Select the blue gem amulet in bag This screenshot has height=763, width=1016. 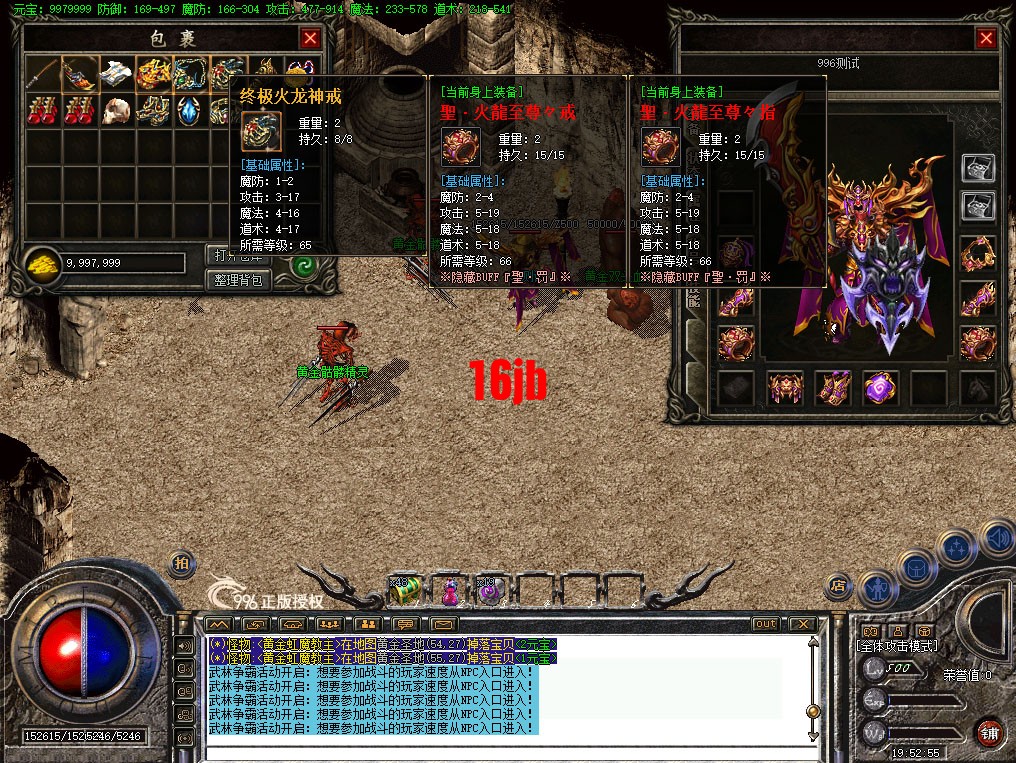189,109
